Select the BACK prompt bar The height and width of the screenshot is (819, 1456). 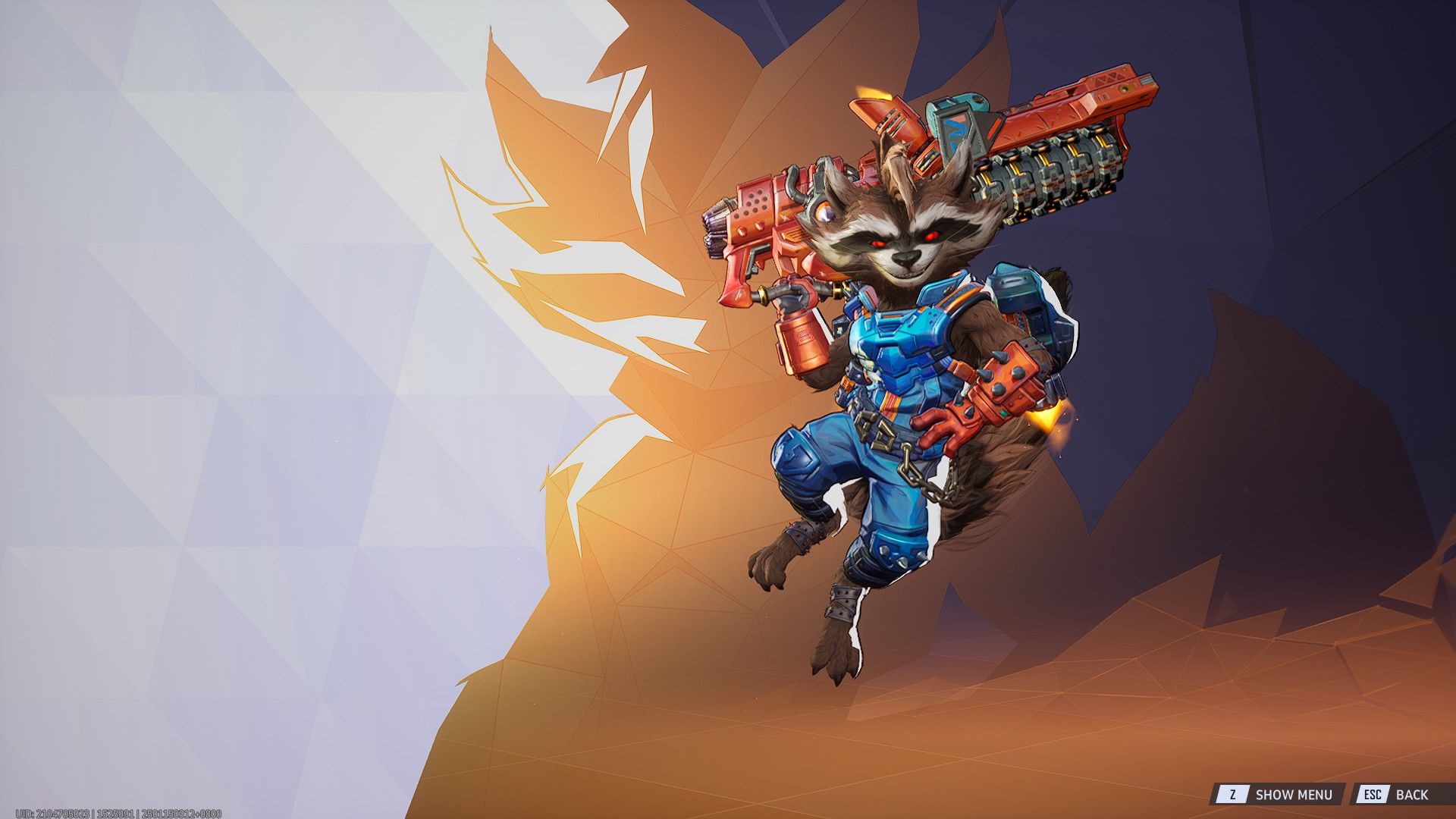(x=1403, y=793)
